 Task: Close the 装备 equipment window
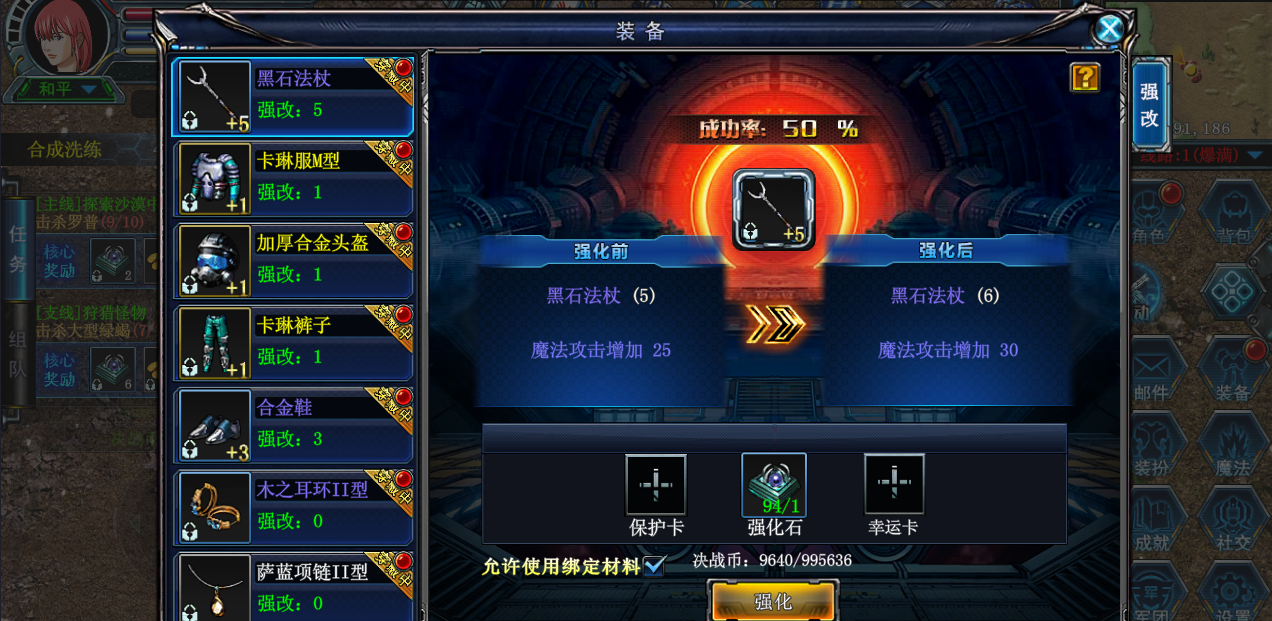[x=1109, y=29]
